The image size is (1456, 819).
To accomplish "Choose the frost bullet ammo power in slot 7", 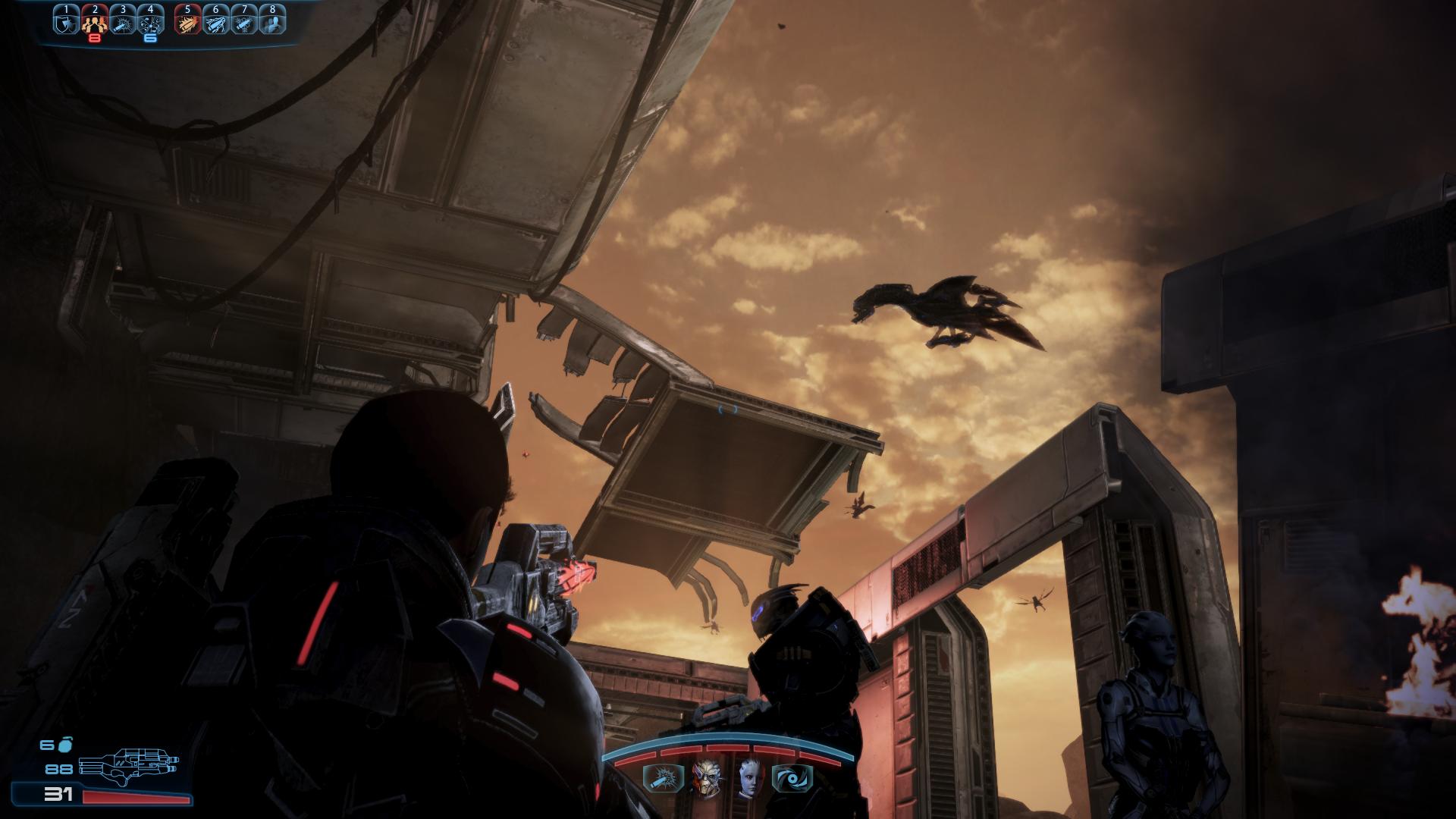I will pos(243,22).
